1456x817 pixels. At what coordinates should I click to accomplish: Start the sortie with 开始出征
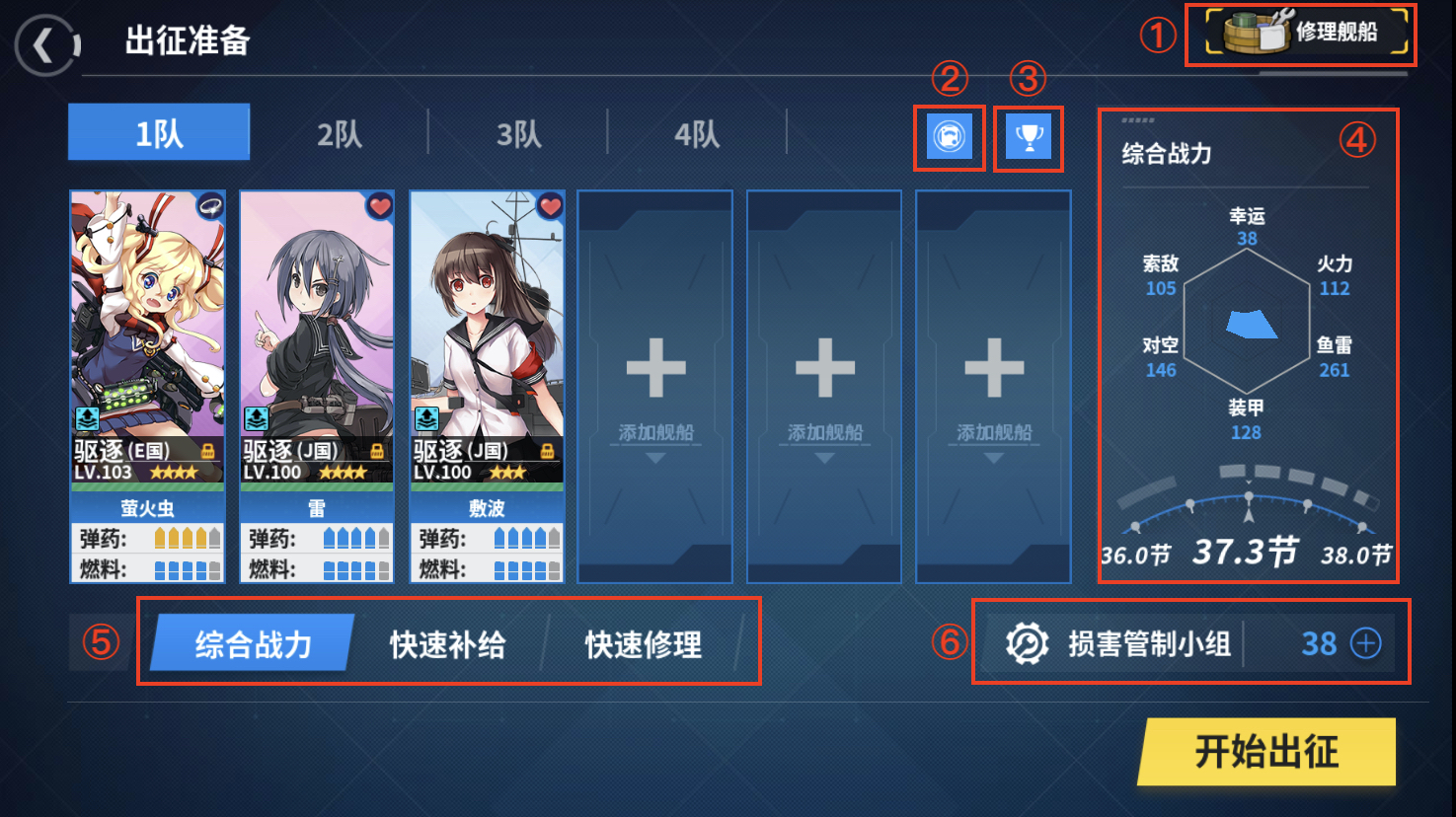tap(1266, 752)
